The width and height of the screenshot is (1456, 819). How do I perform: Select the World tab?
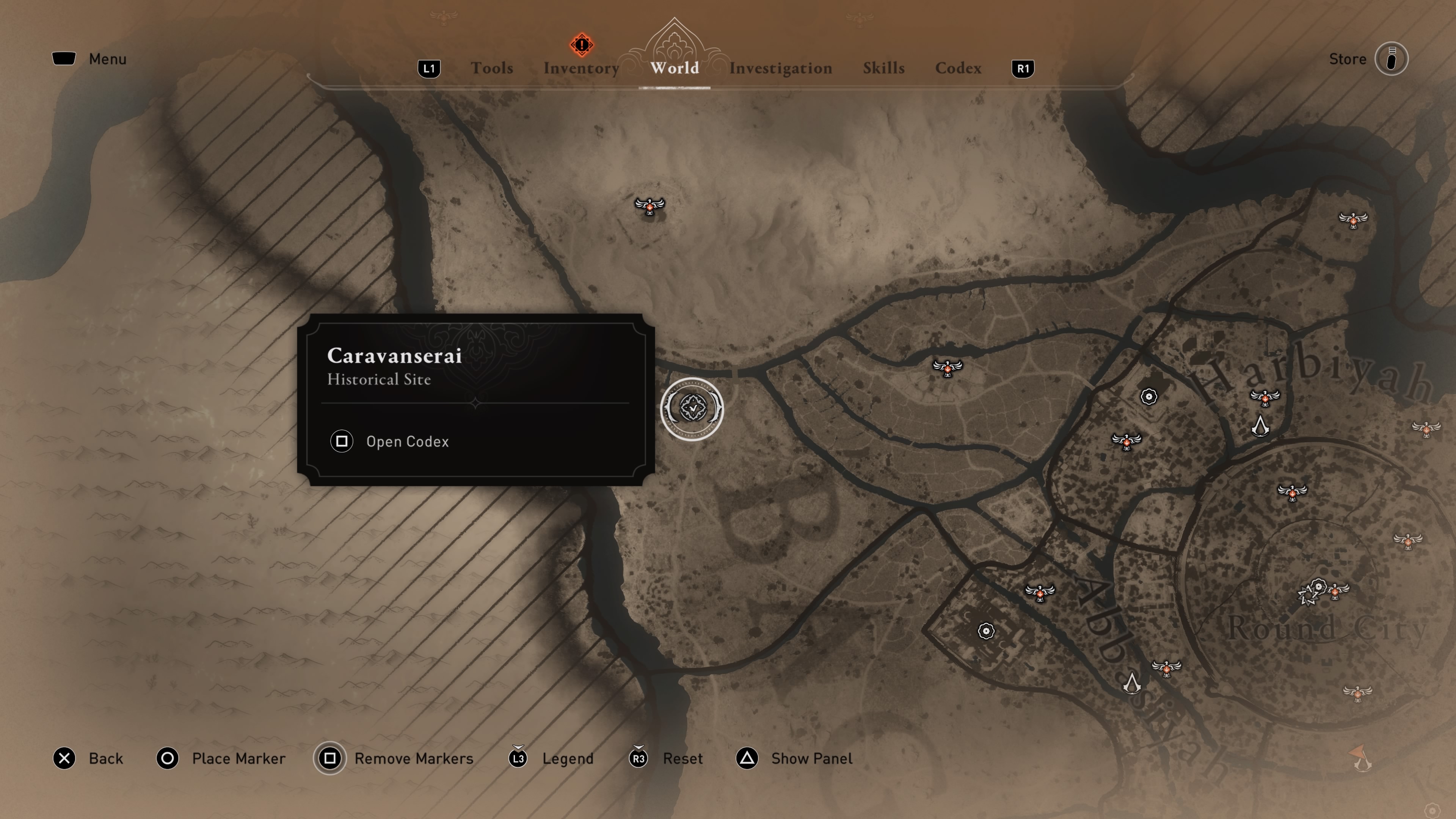674,68
